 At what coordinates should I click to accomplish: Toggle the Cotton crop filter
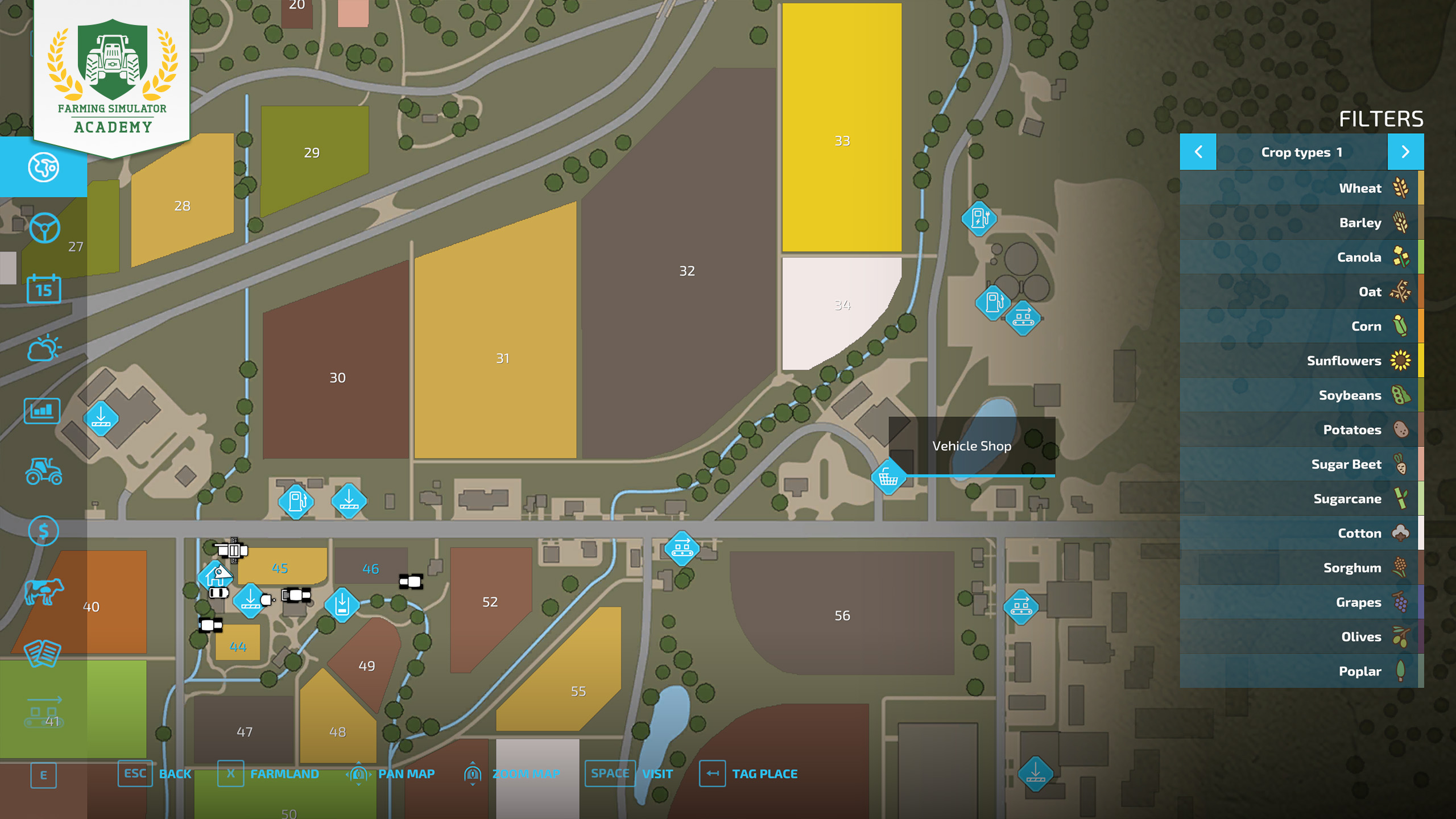pos(1301,533)
